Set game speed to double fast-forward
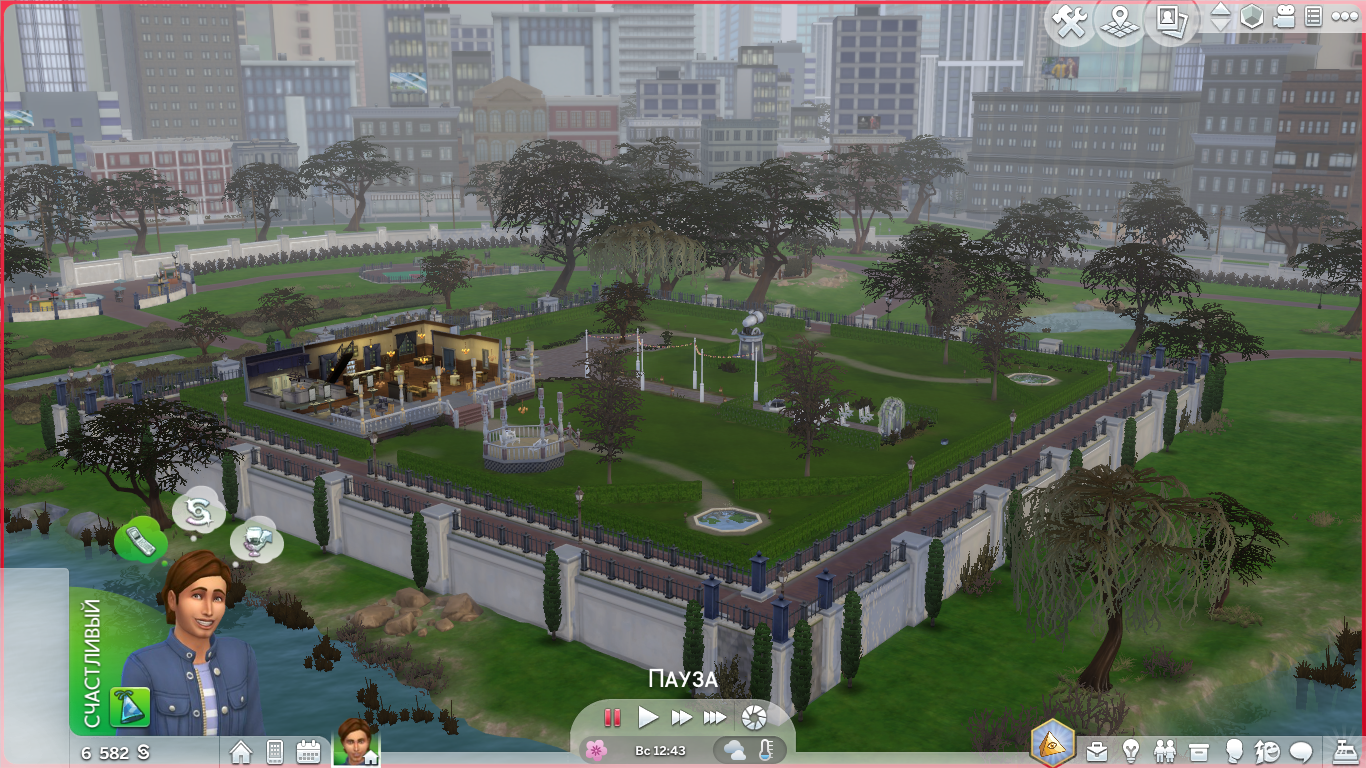 (x=681, y=717)
